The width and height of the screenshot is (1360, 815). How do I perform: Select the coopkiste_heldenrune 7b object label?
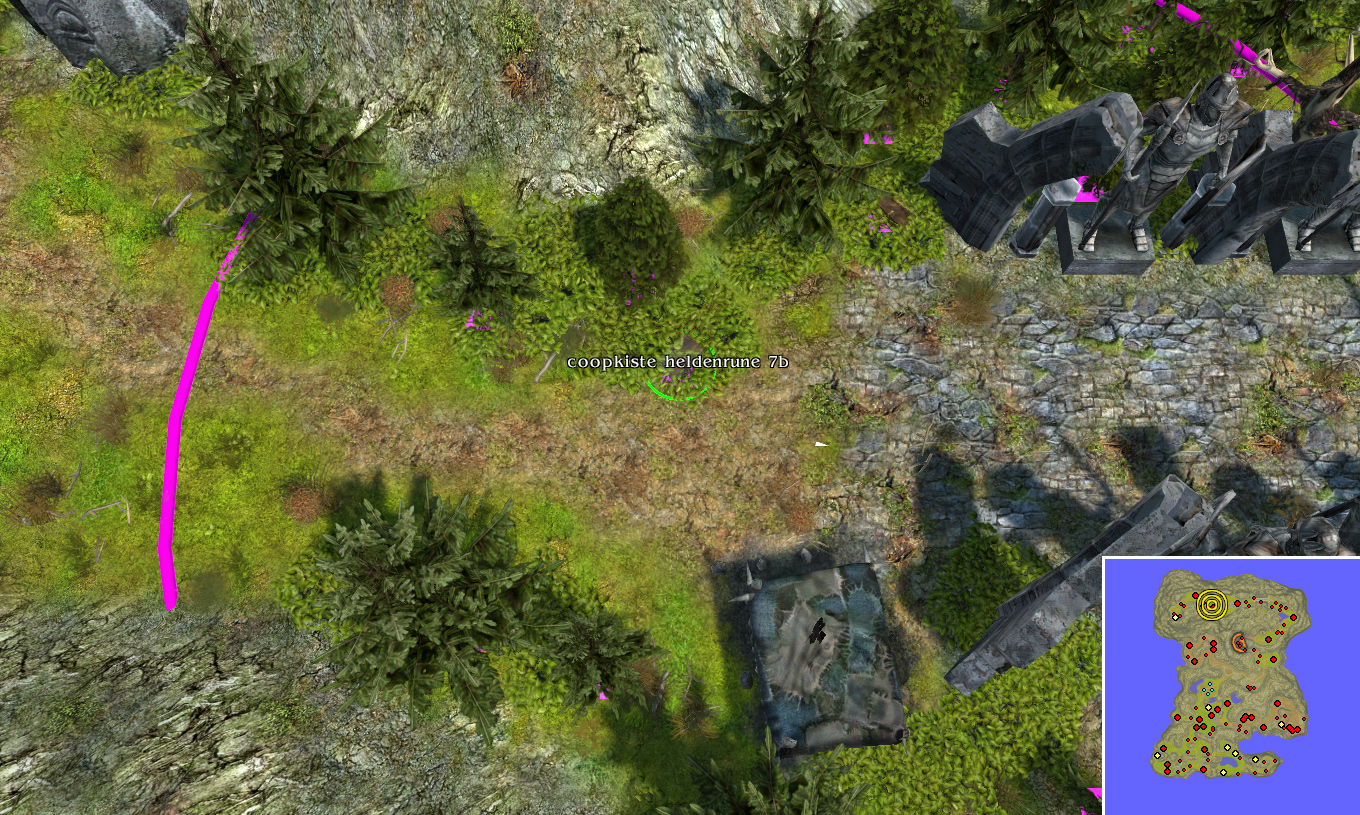(677, 362)
